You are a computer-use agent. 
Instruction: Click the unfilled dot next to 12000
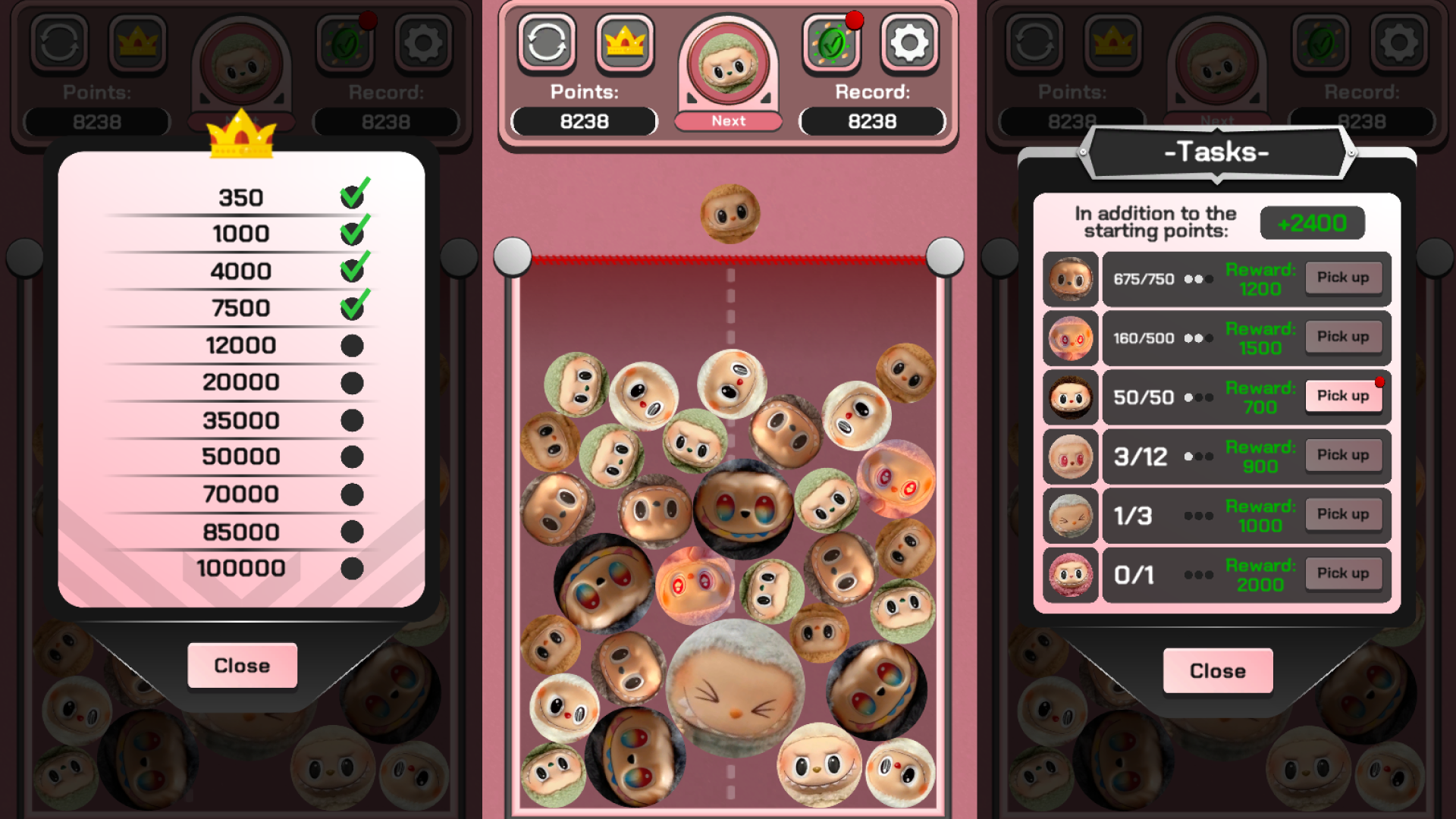point(352,344)
